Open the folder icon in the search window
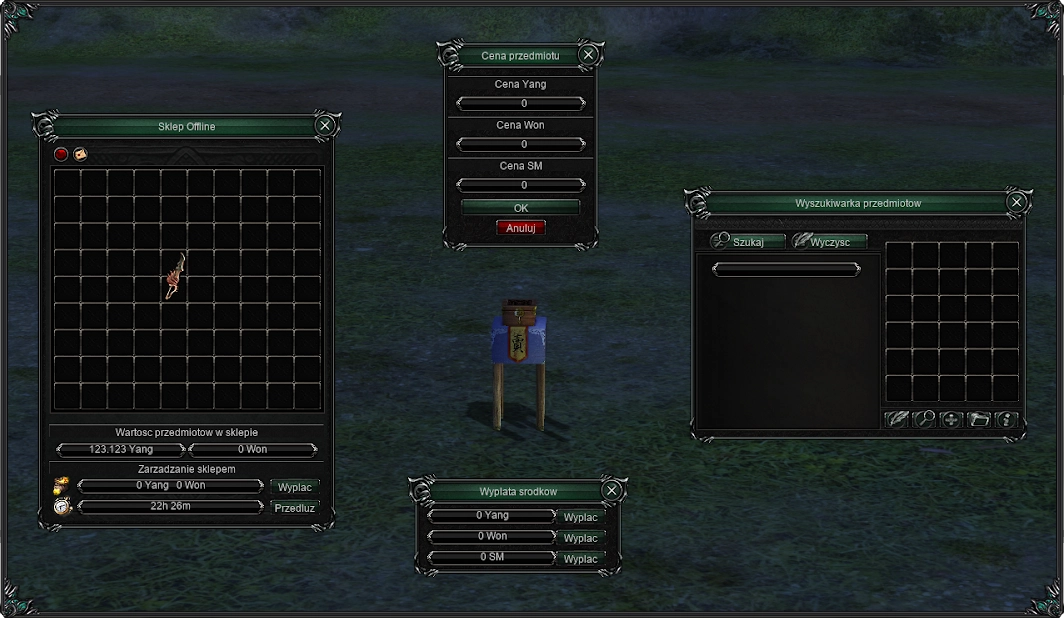 (x=979, y=419)
